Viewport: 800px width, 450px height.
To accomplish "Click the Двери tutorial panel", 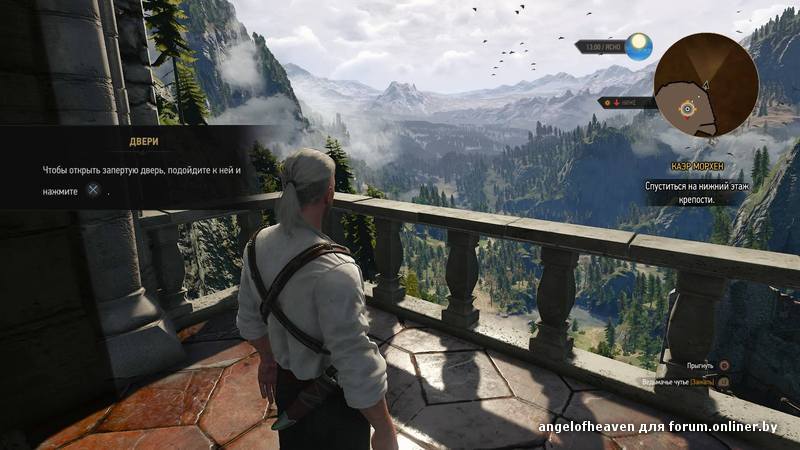I will (140, 167).
